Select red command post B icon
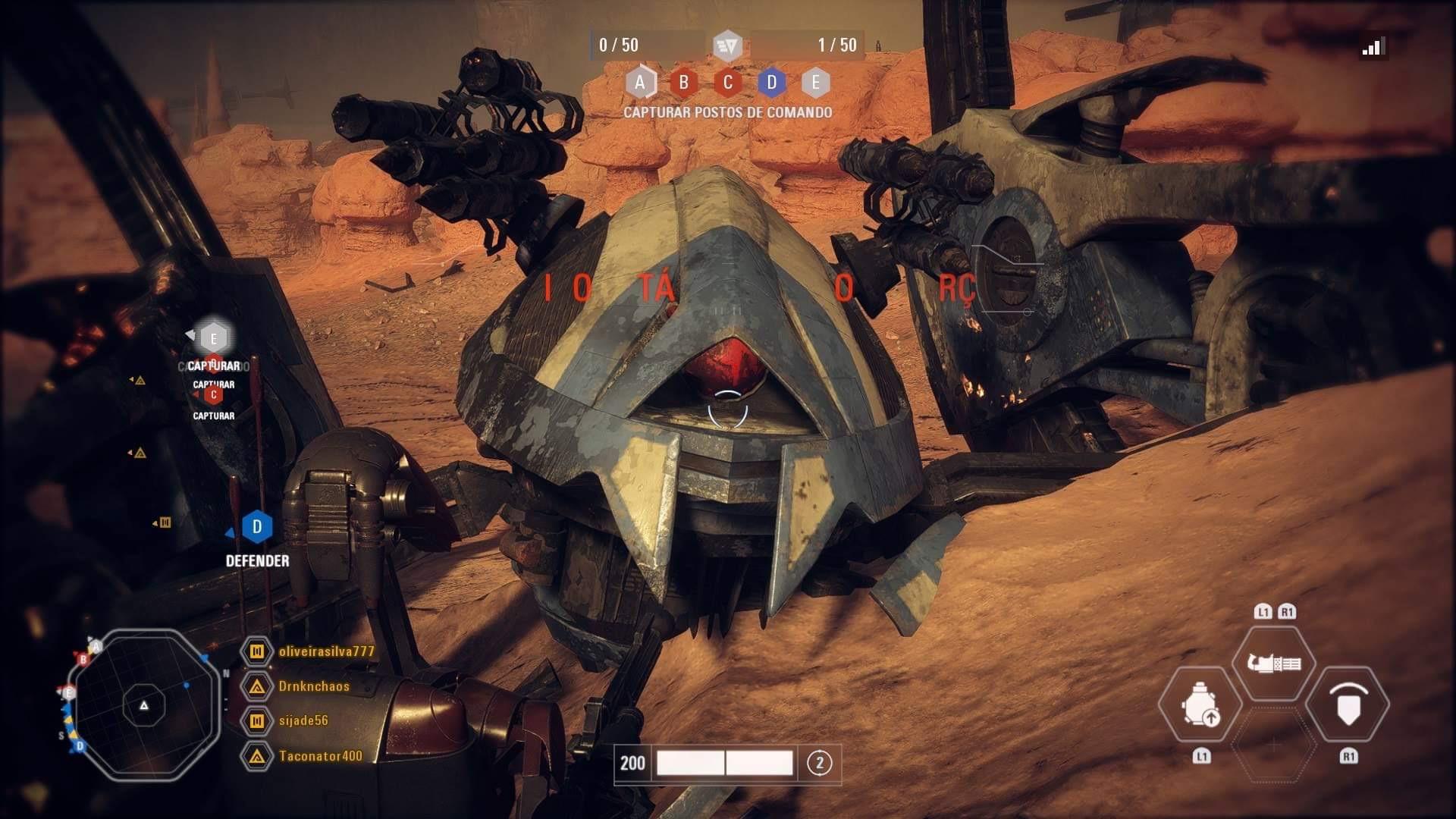 (683, 83)
